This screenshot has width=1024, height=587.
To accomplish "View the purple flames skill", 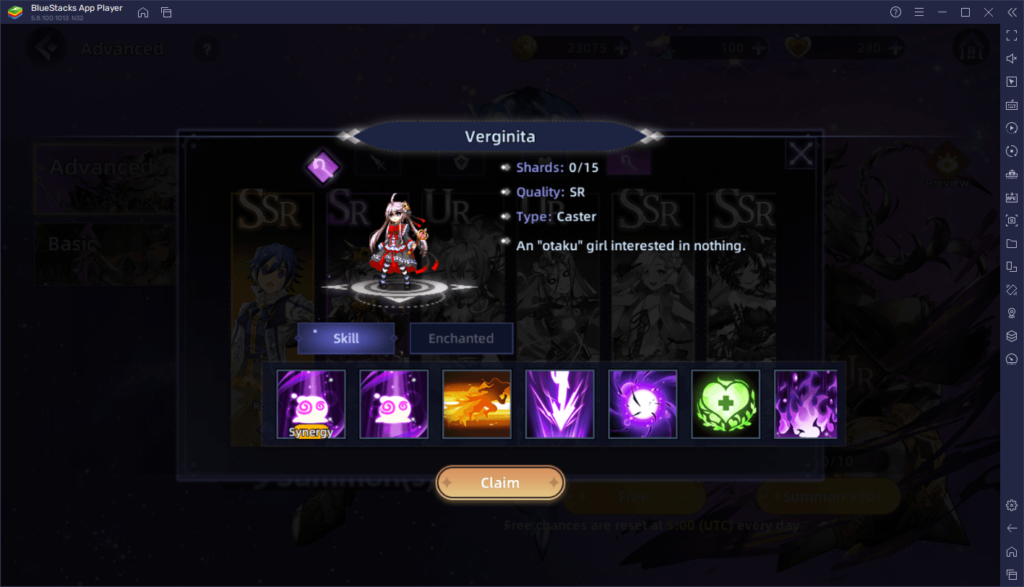I will pos(806,404).
